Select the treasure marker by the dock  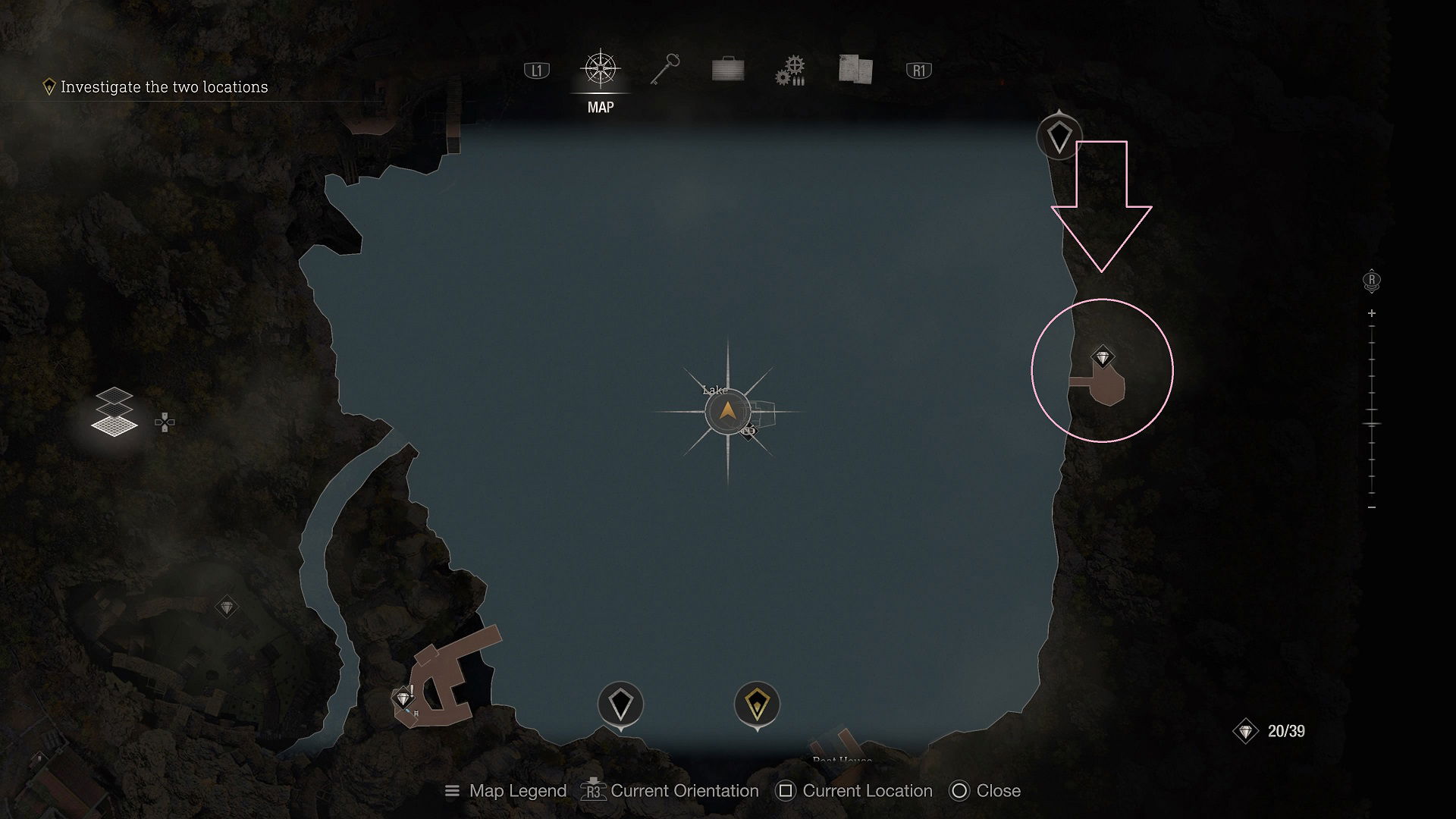click(x=403, y=698)
